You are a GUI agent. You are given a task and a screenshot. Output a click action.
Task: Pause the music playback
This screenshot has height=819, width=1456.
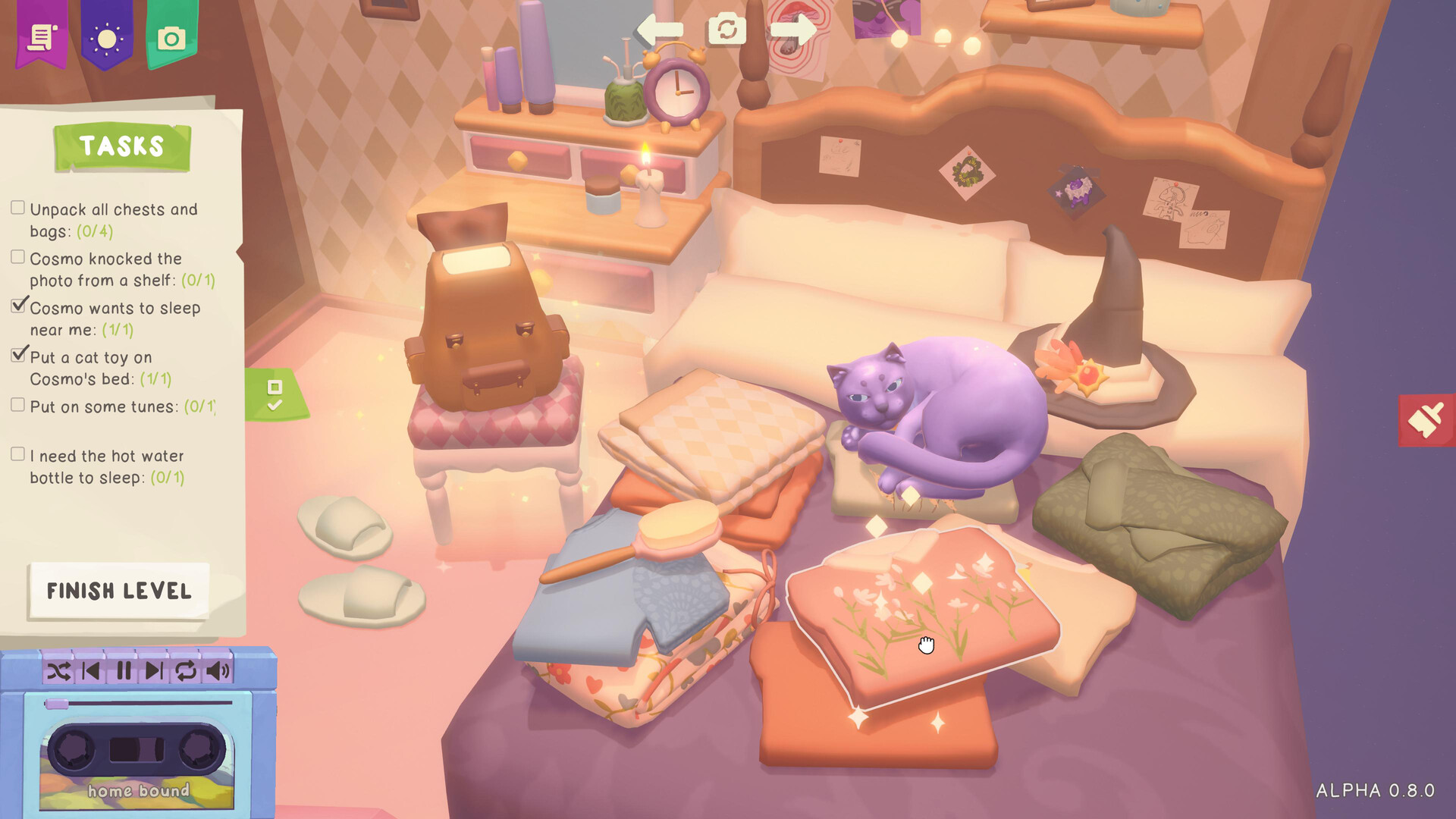(x=124, y=670)
